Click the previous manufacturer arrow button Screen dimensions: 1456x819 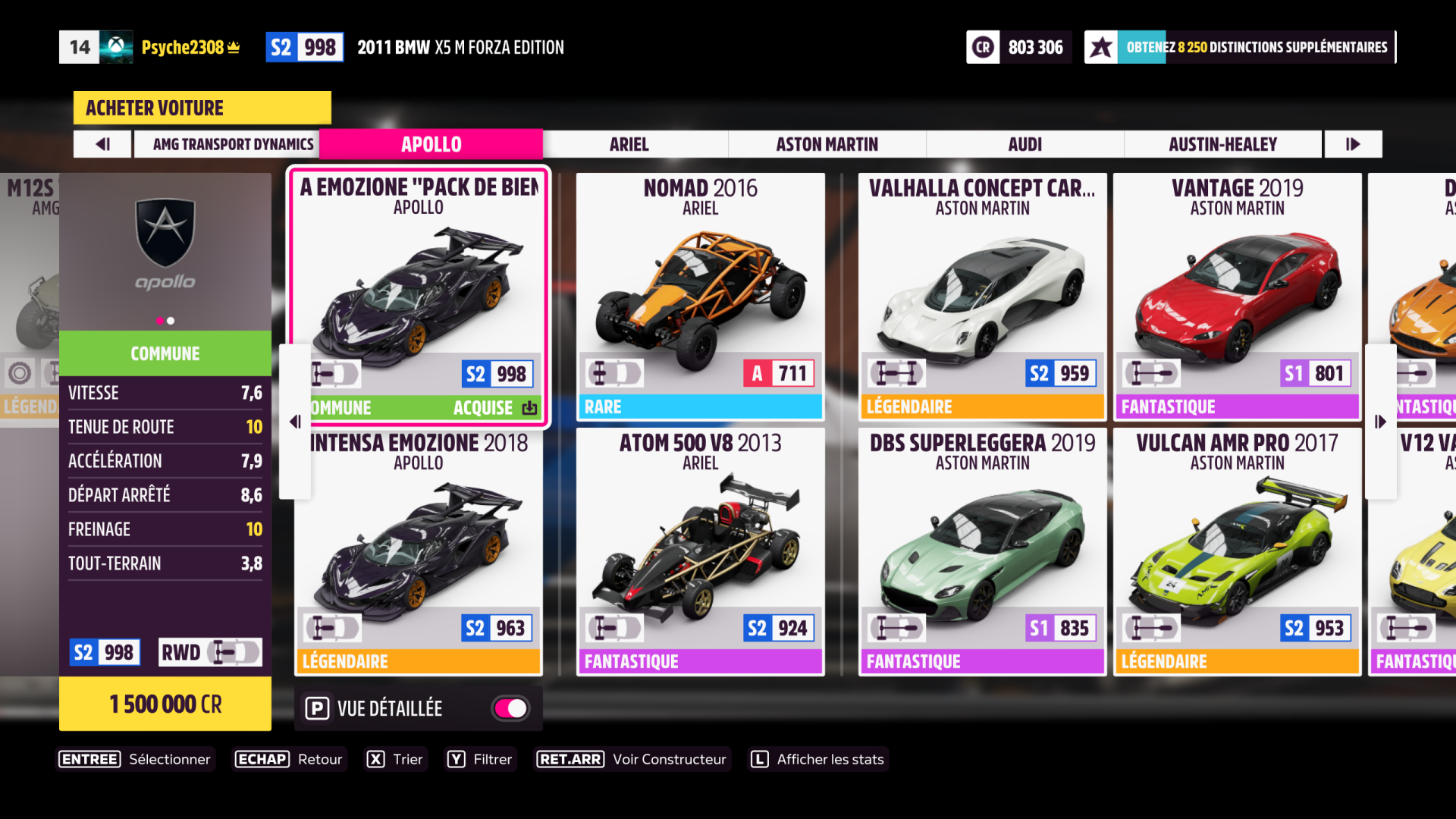(x=103, y=144)
